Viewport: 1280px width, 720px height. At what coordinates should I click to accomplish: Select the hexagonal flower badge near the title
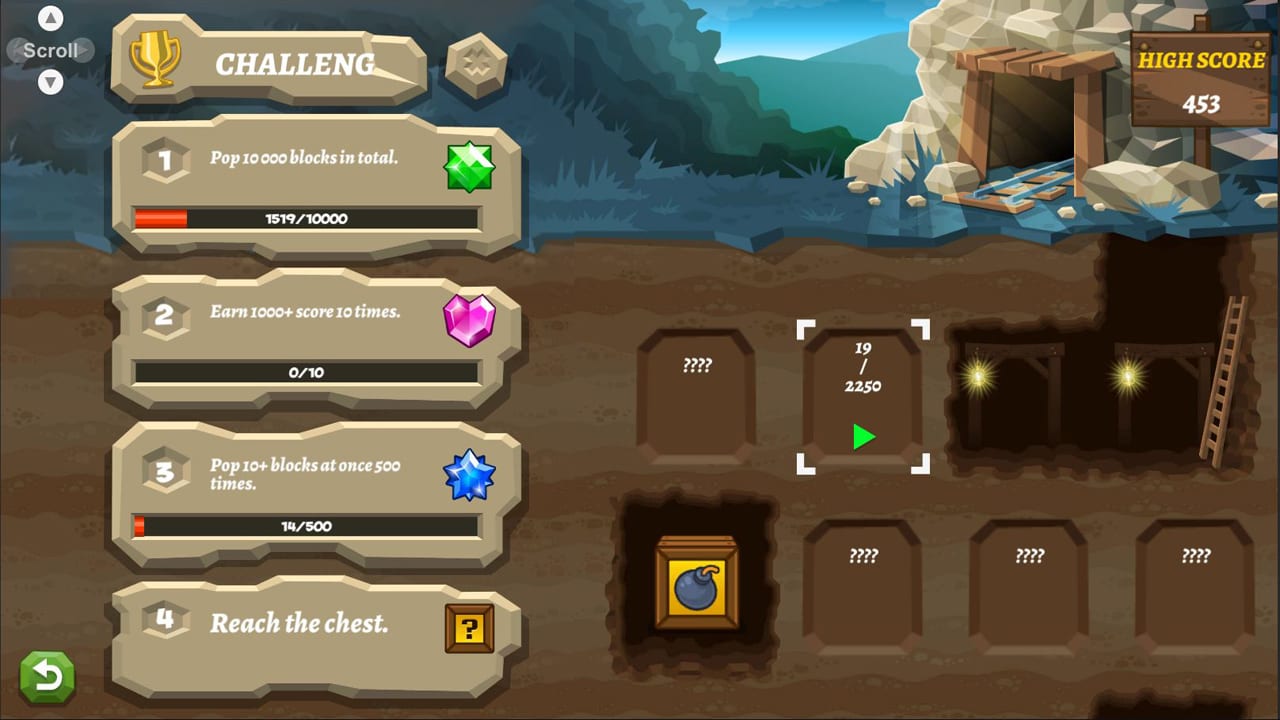pos(477,68)
